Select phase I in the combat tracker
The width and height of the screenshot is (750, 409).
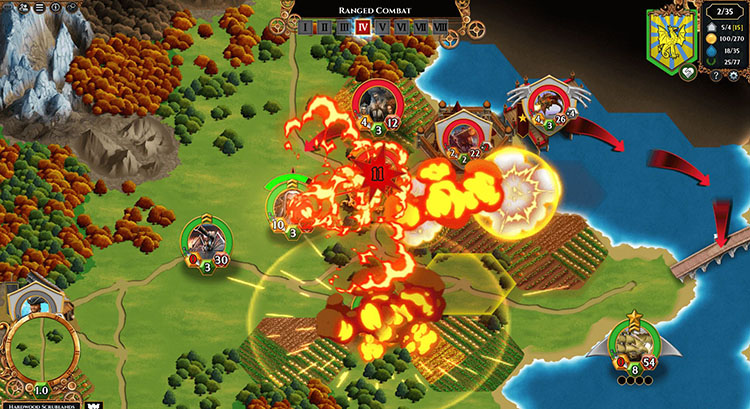pos(306,27)
